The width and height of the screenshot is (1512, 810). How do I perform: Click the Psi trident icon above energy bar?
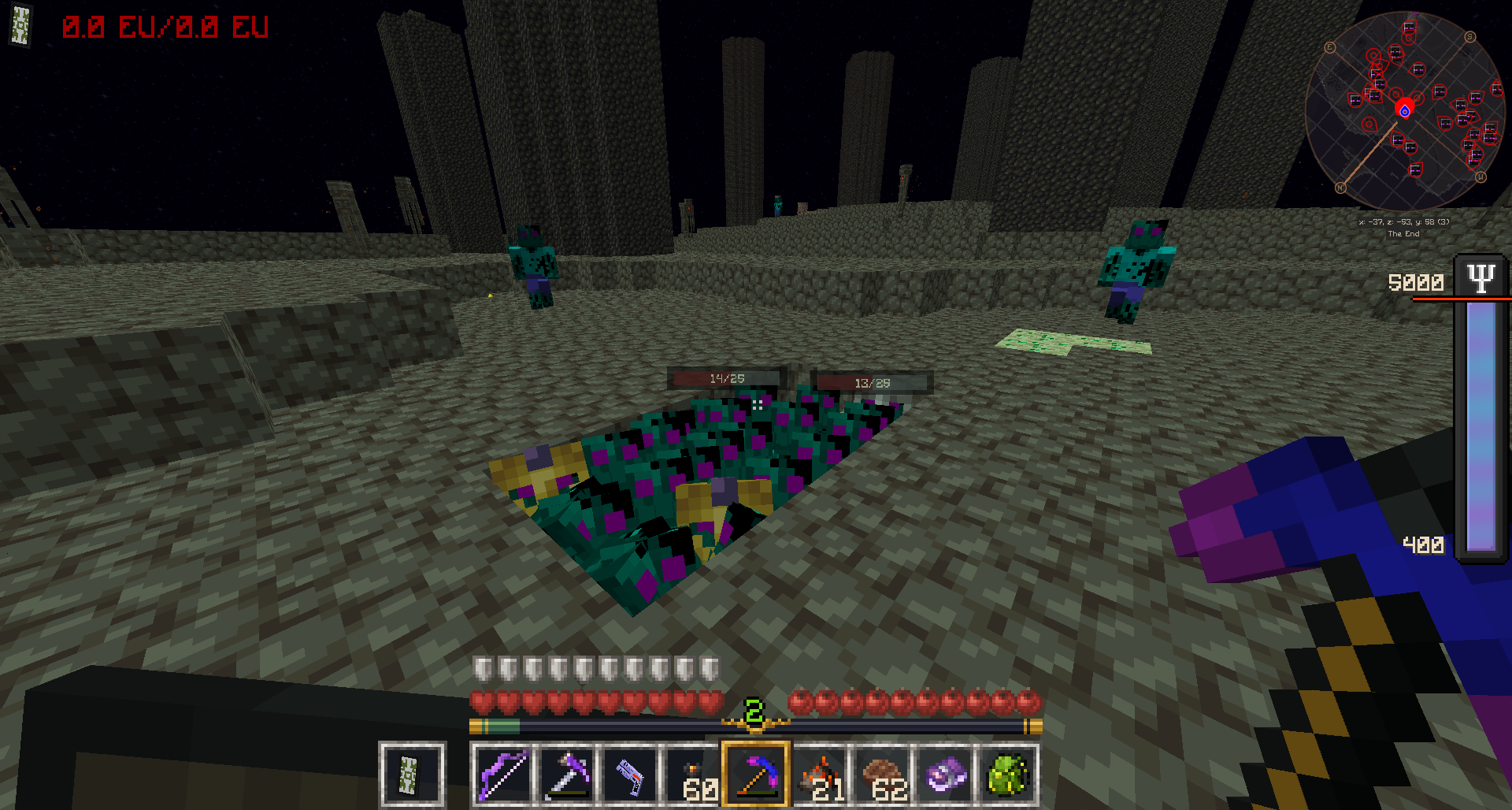tap(1480, 278)
